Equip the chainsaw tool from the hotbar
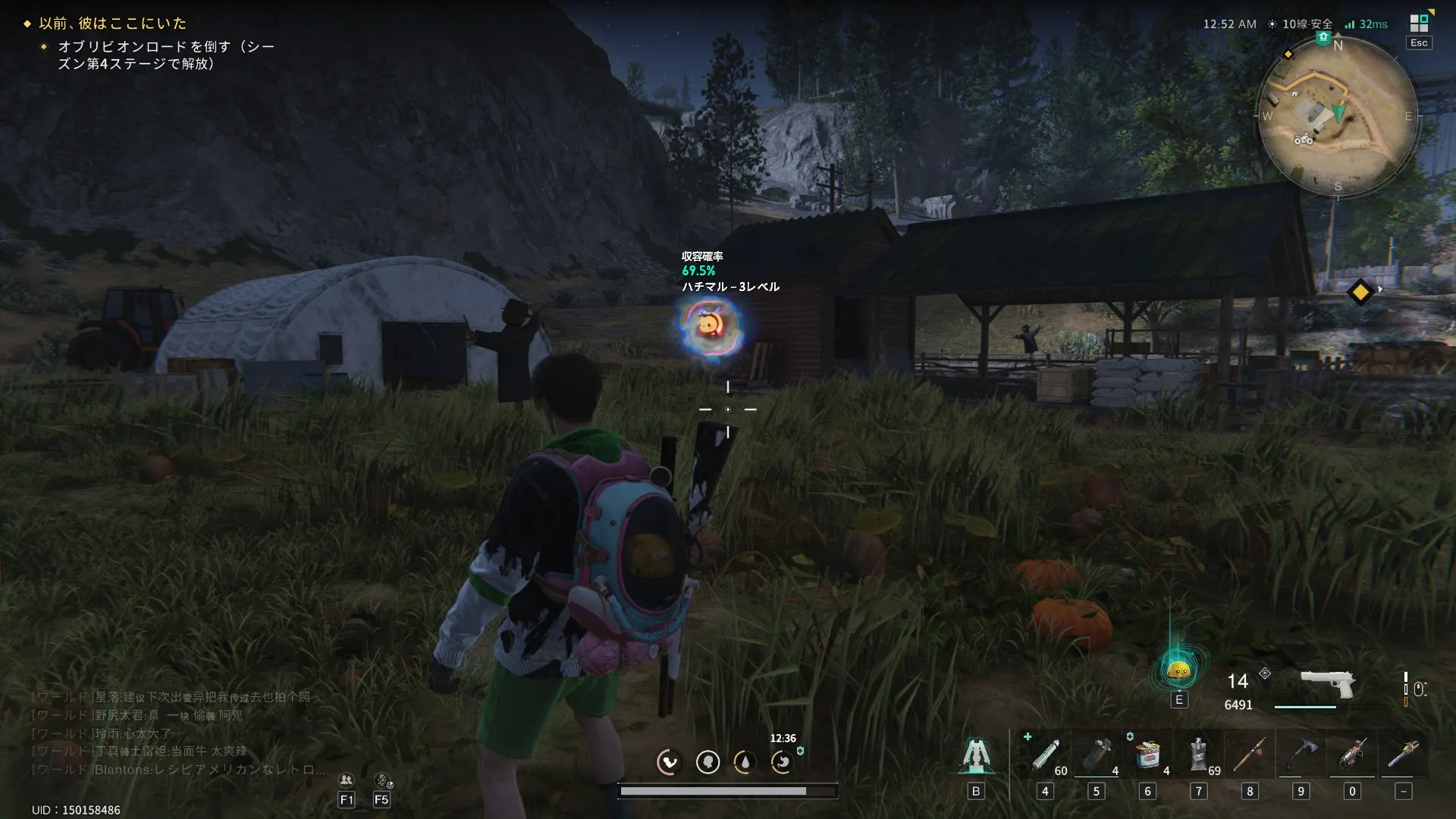1456x819 pixels. click(x=1352, y=755)
